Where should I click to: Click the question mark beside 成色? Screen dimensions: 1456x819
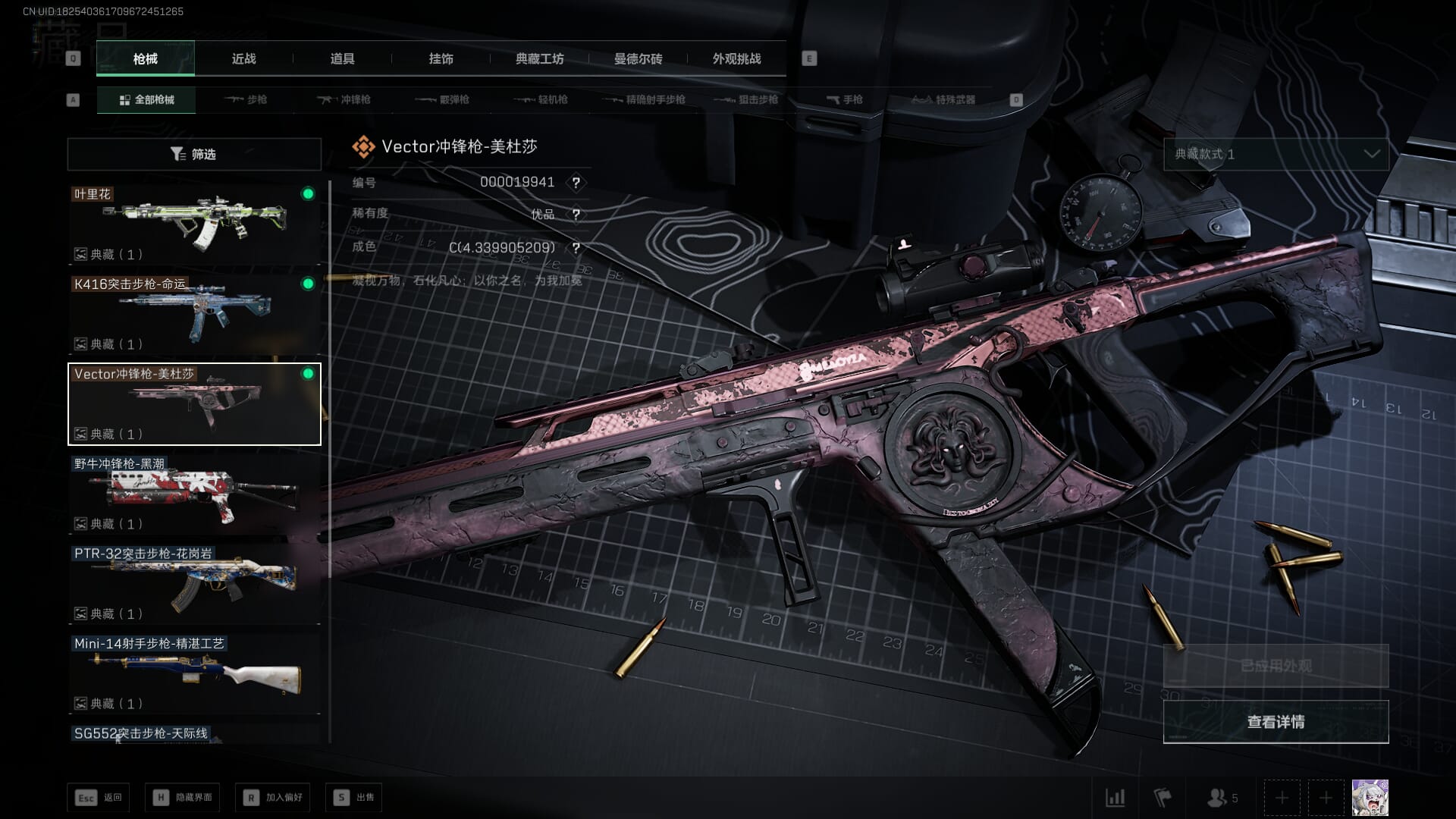pos(576,248)
